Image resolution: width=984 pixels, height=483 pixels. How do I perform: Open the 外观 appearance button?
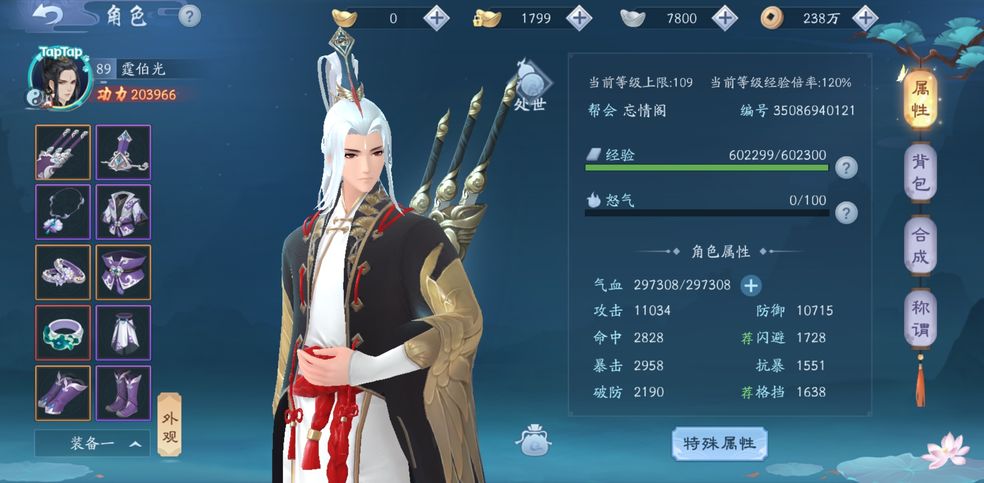(170, 421)
